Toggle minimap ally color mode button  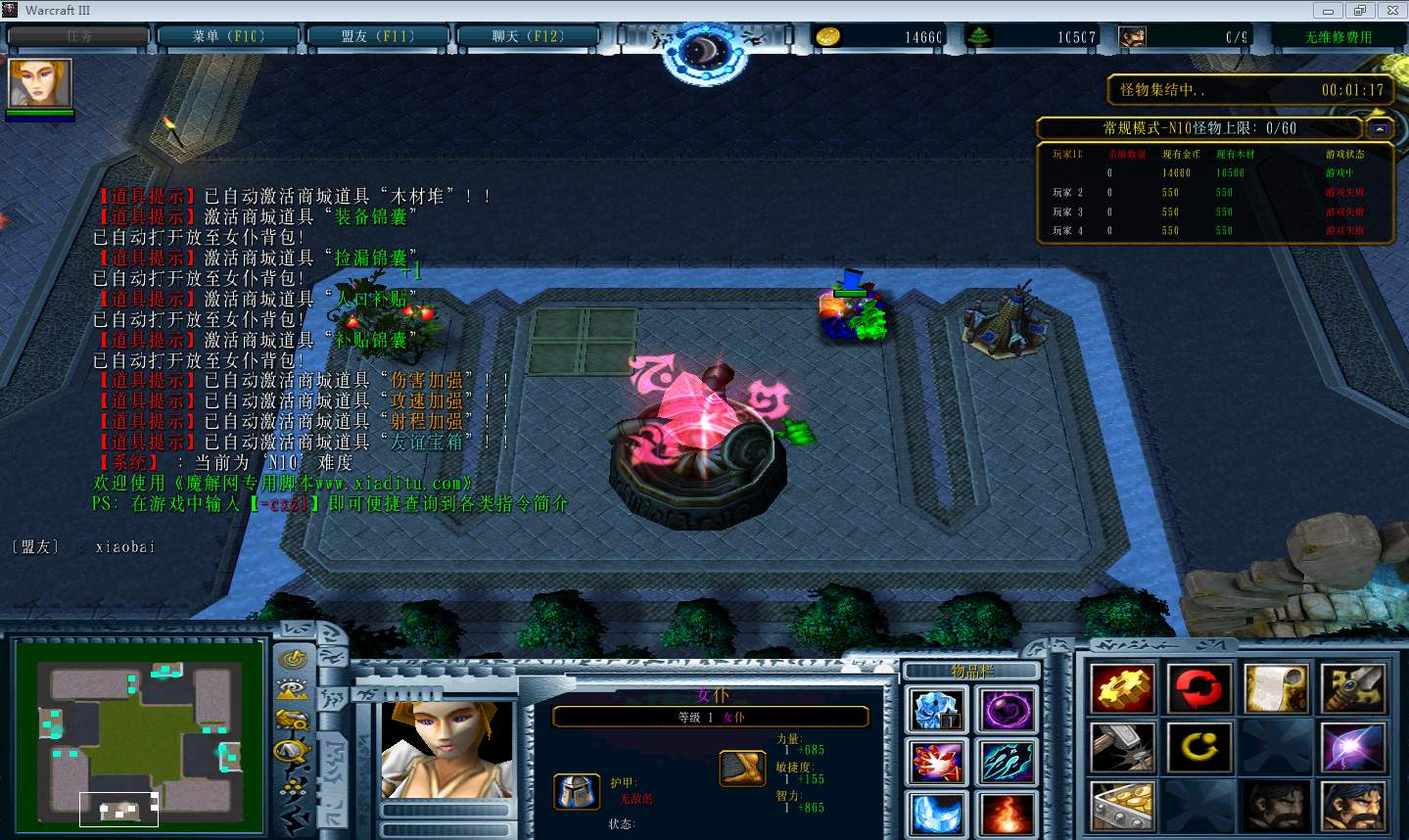pos(293,721)
